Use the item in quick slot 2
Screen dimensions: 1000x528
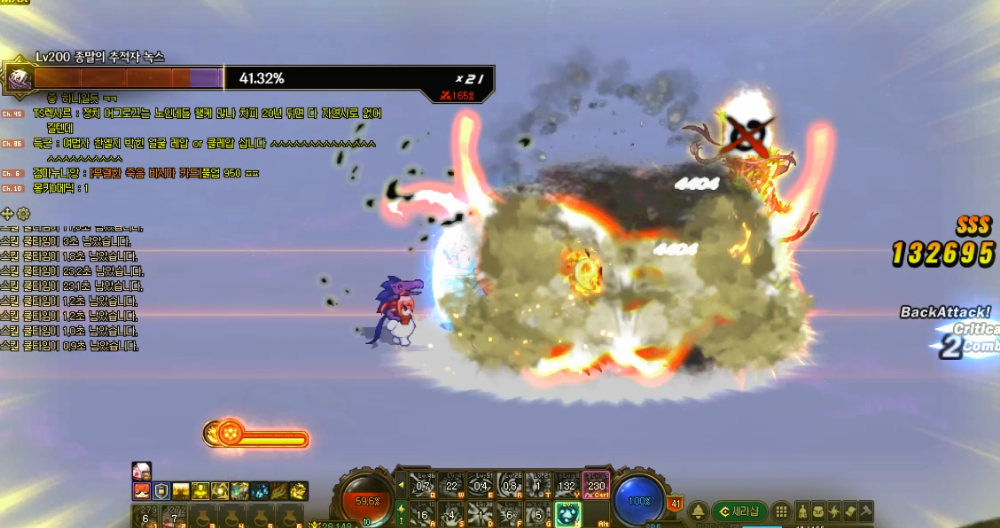175,517
